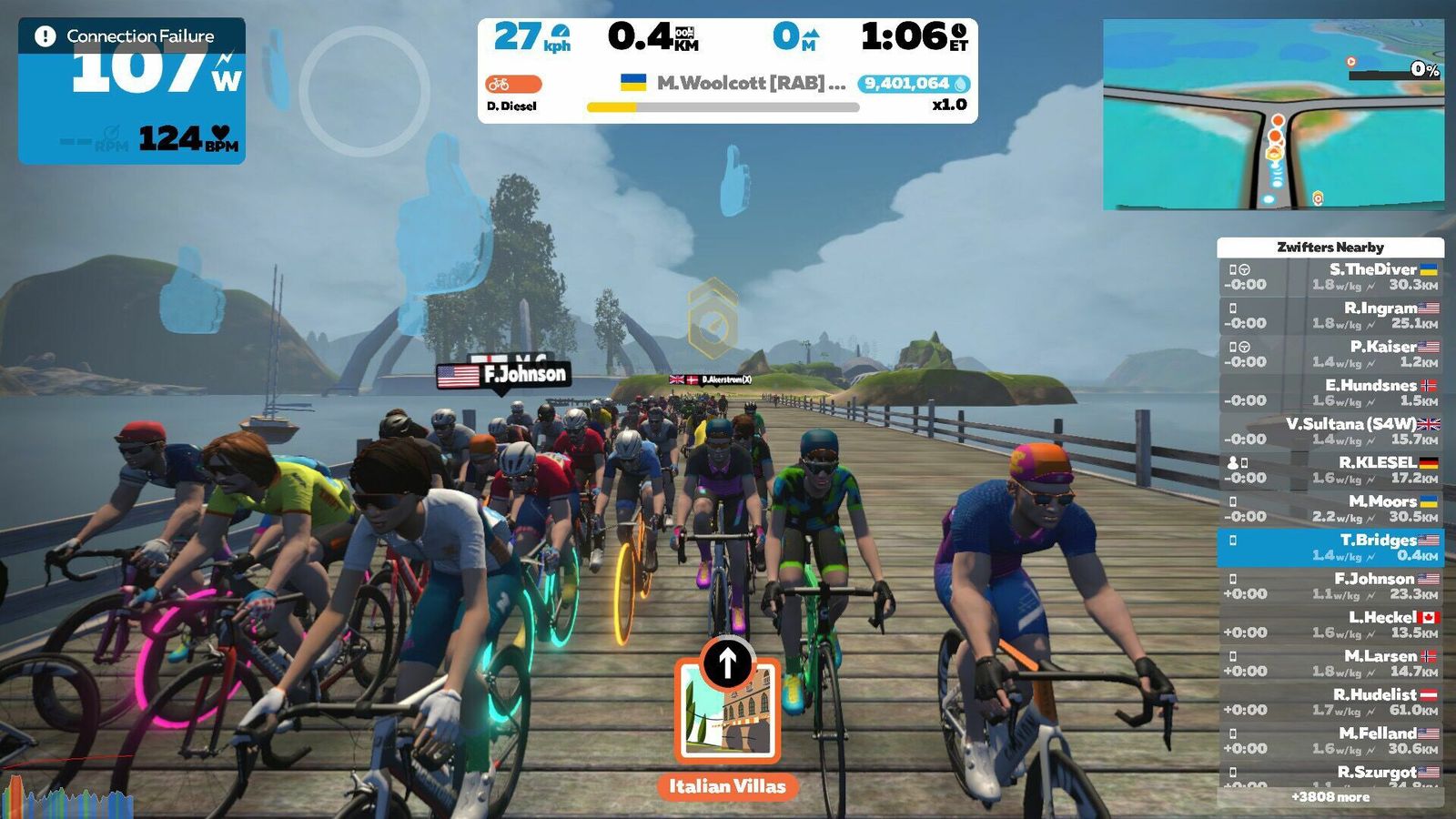Click the 9,401,064 drops counter

point(913,84)
